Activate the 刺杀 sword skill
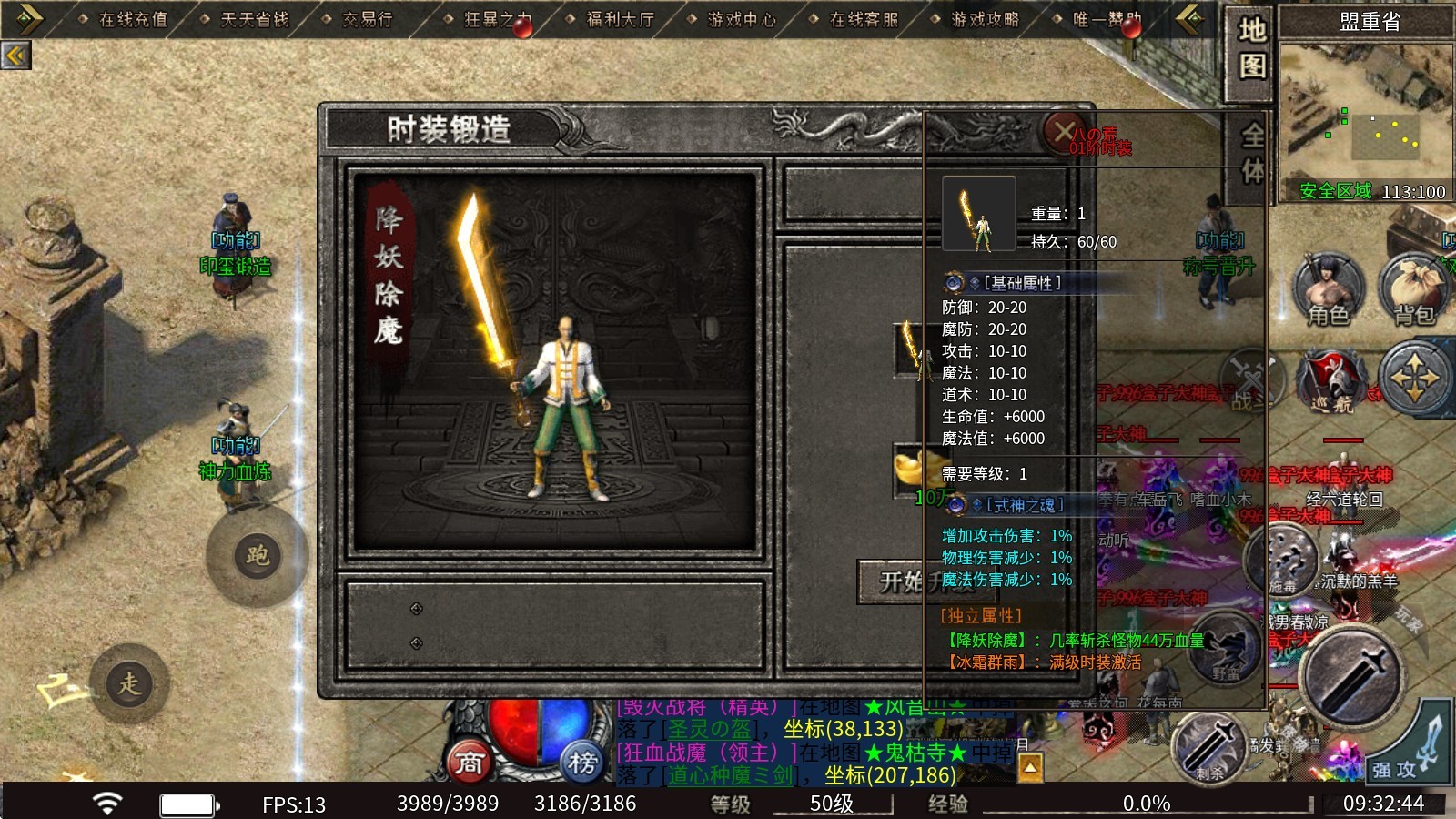The width and height of the screenshot is (1456, 819). point(1208,746)
